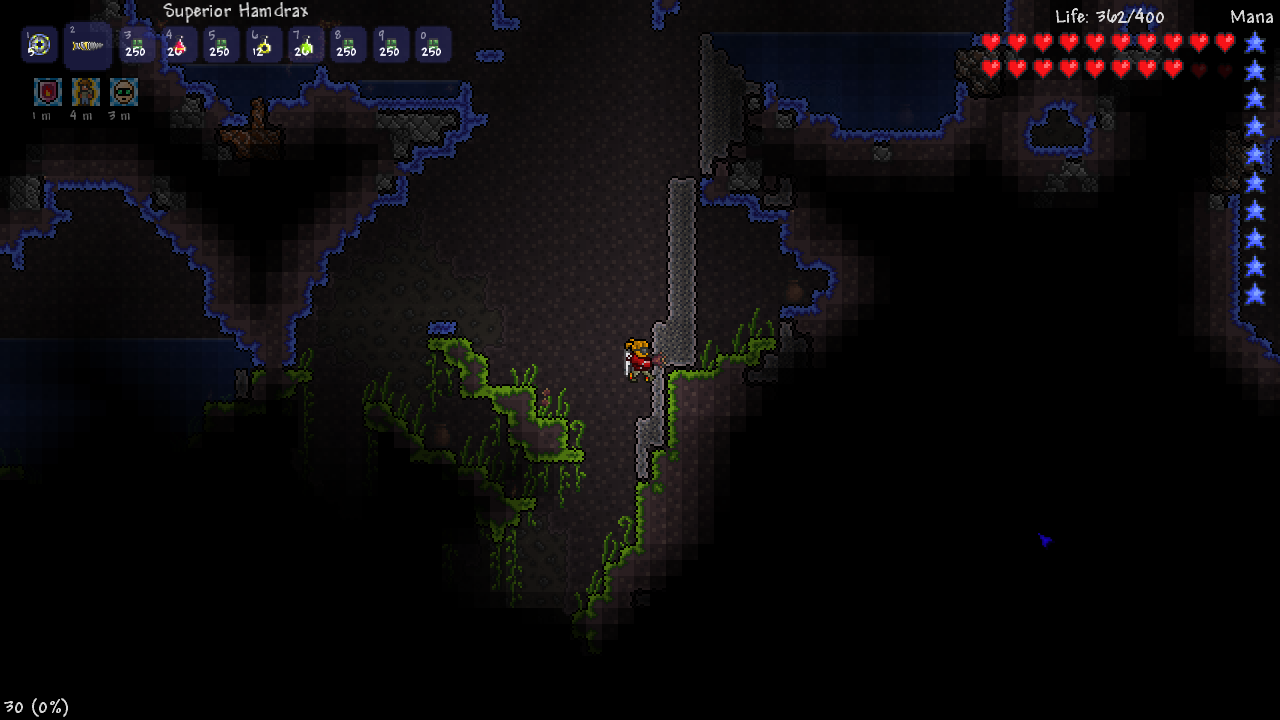Viewport: 1280px width, 720px height.
Task: Click the flame shield buff icon
Action: (x=47, y=92)
